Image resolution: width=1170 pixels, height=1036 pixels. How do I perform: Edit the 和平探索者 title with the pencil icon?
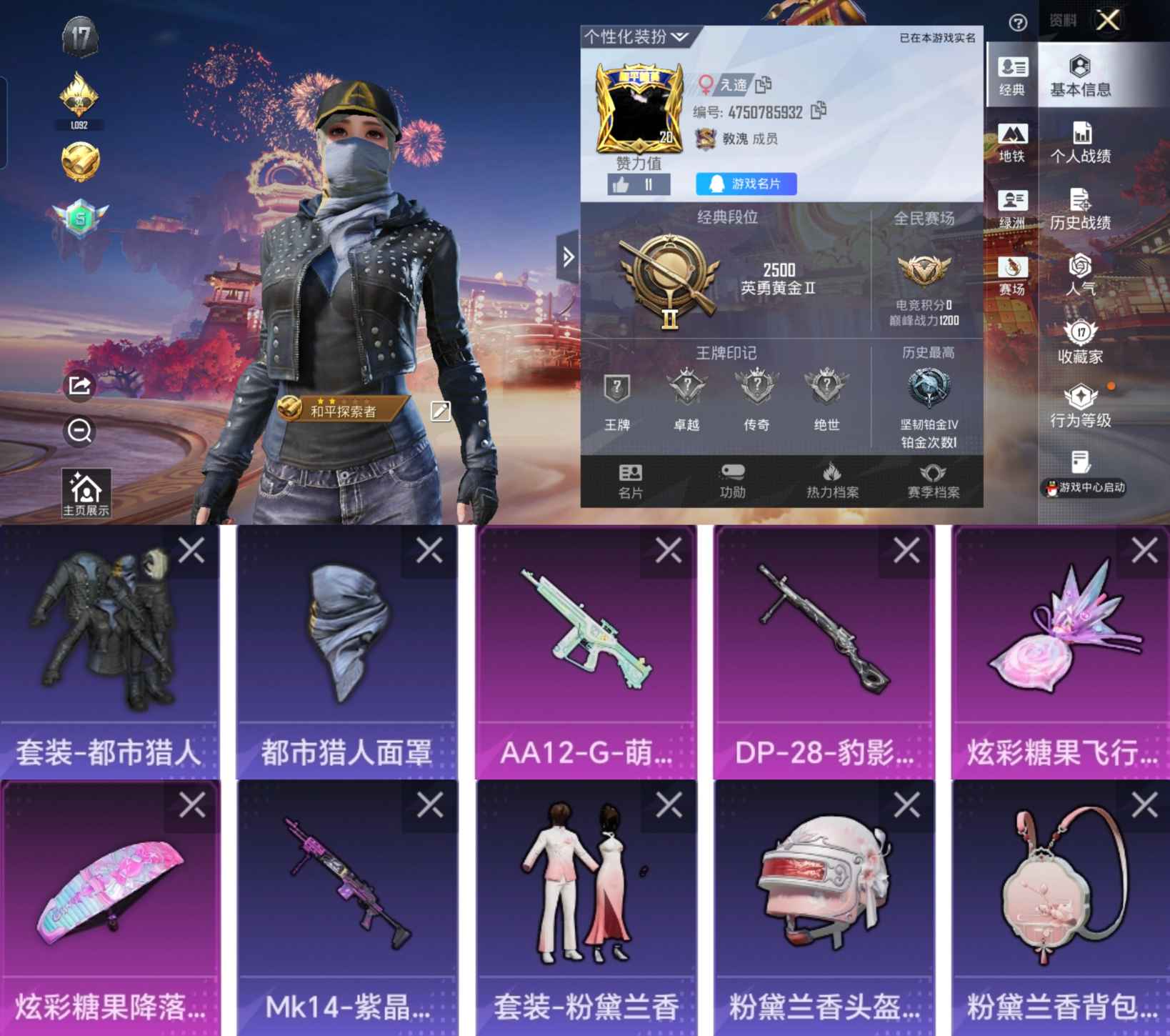[441, 412]
